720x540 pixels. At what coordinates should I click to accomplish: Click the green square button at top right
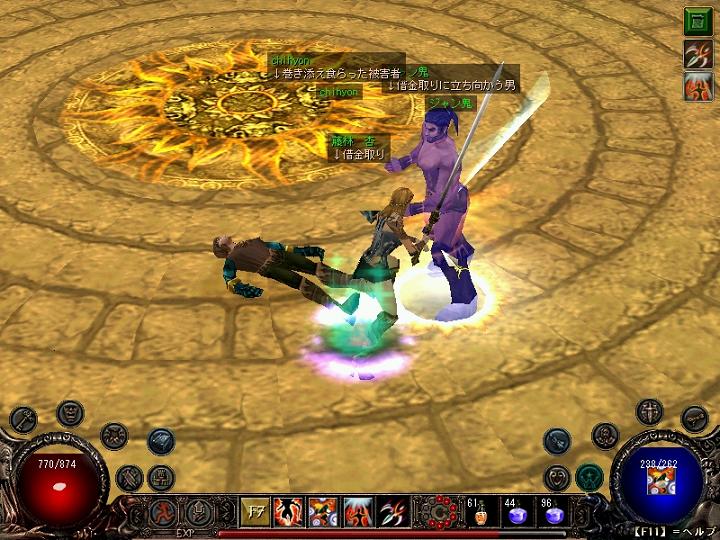pyautogui.click(x=697, y=21)
